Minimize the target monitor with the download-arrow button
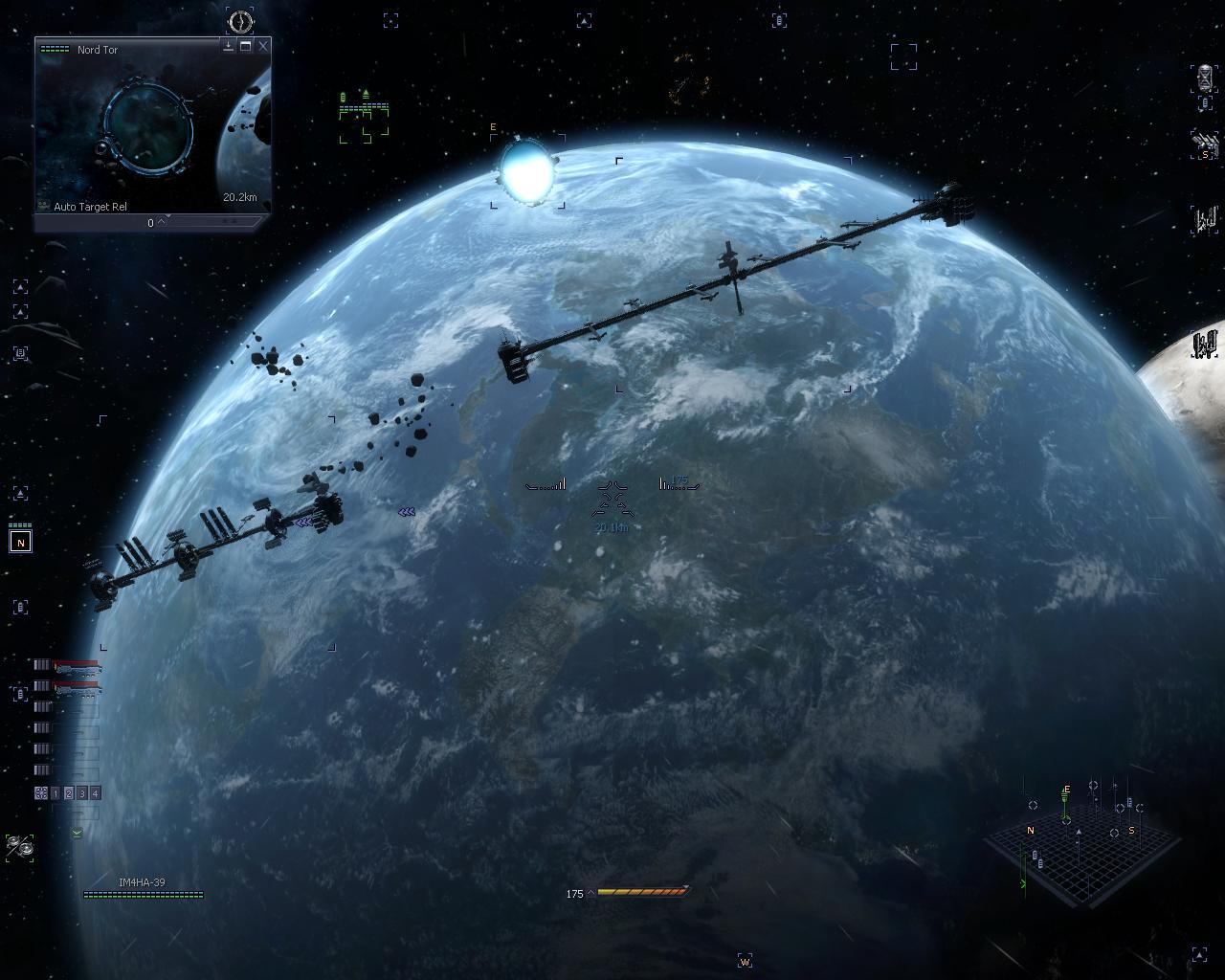Image resolution: width=1225 pixels, height=980 pixels. tap(229, 46)
